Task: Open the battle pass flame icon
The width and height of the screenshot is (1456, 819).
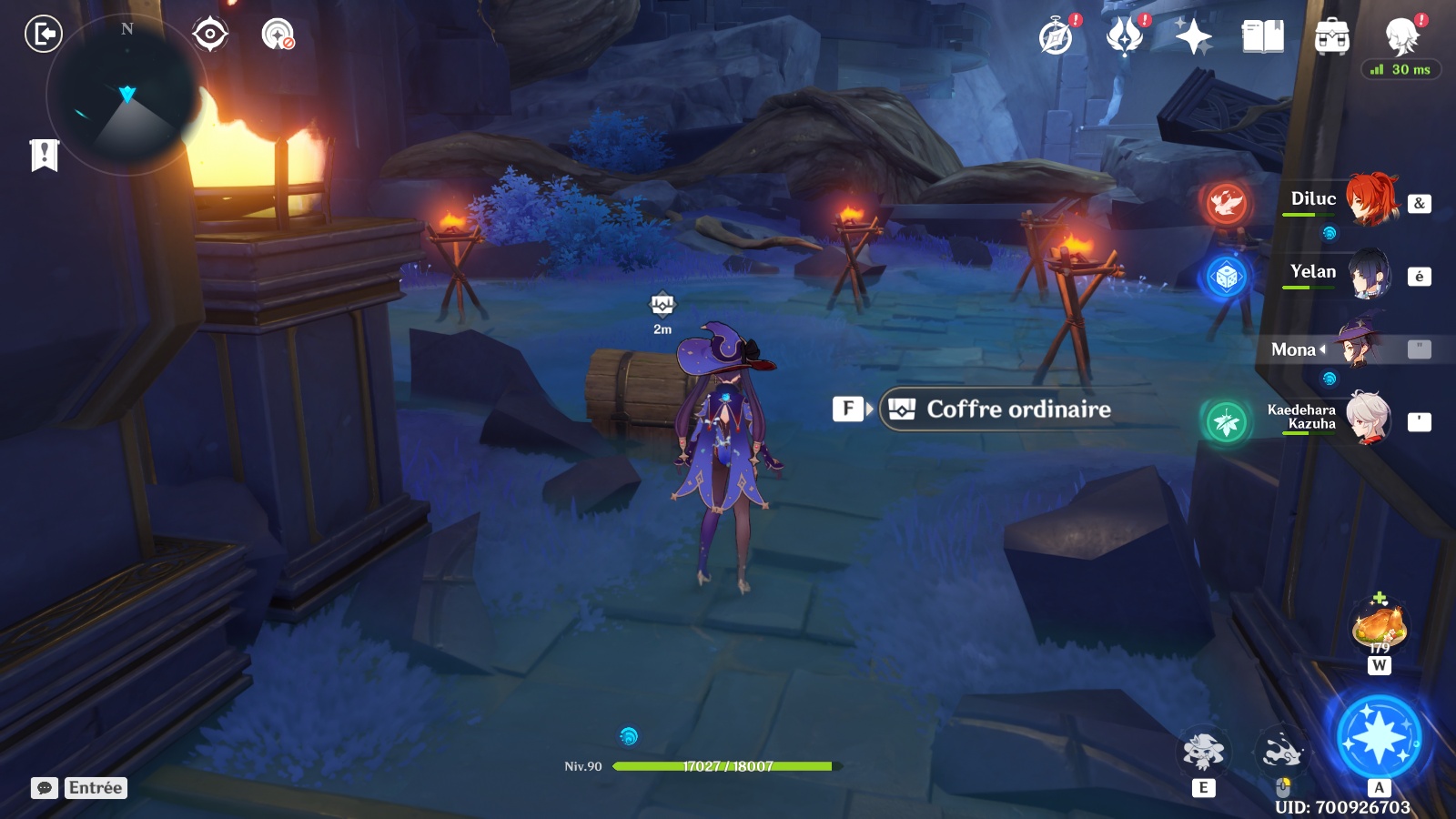Action: pyautogui.click(x=1125, y=37)
